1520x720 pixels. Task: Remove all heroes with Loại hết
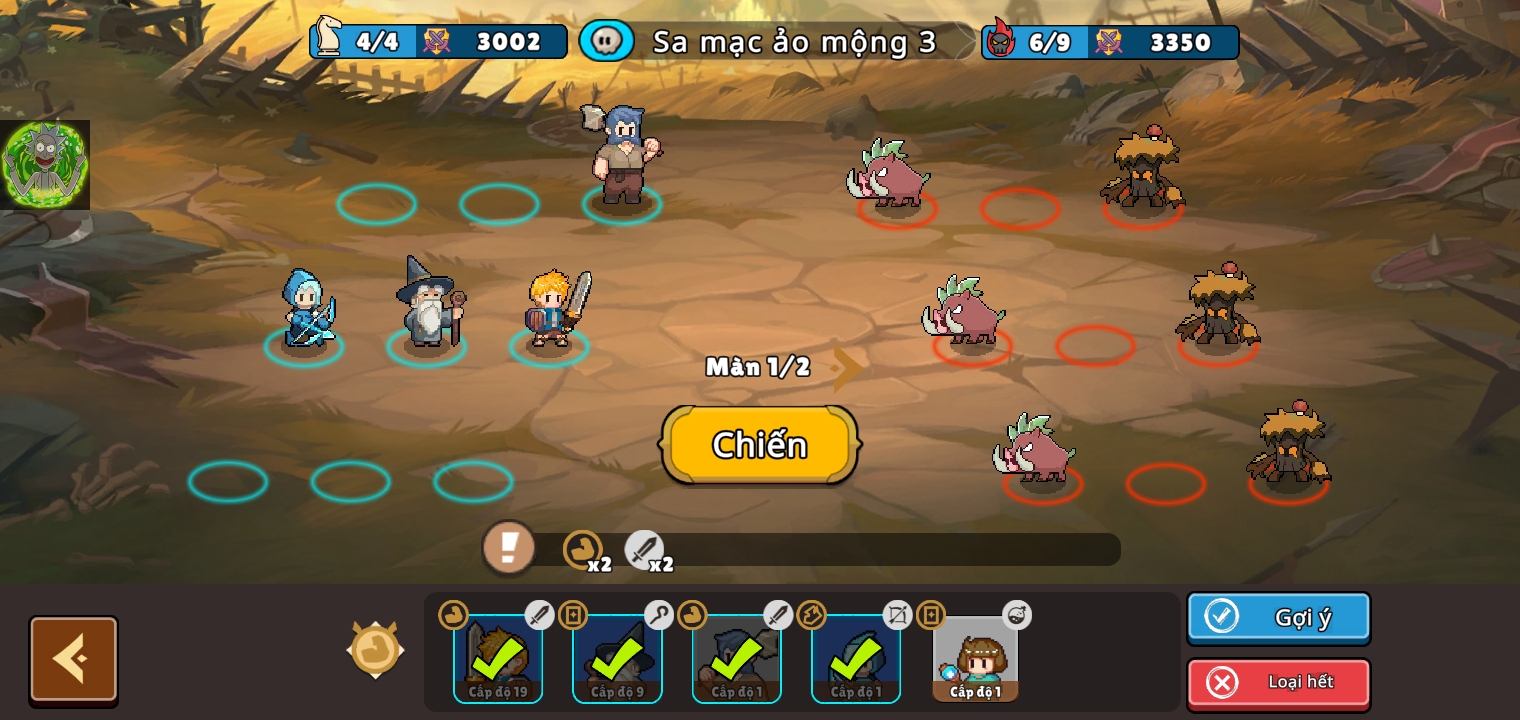[1278, 683]
